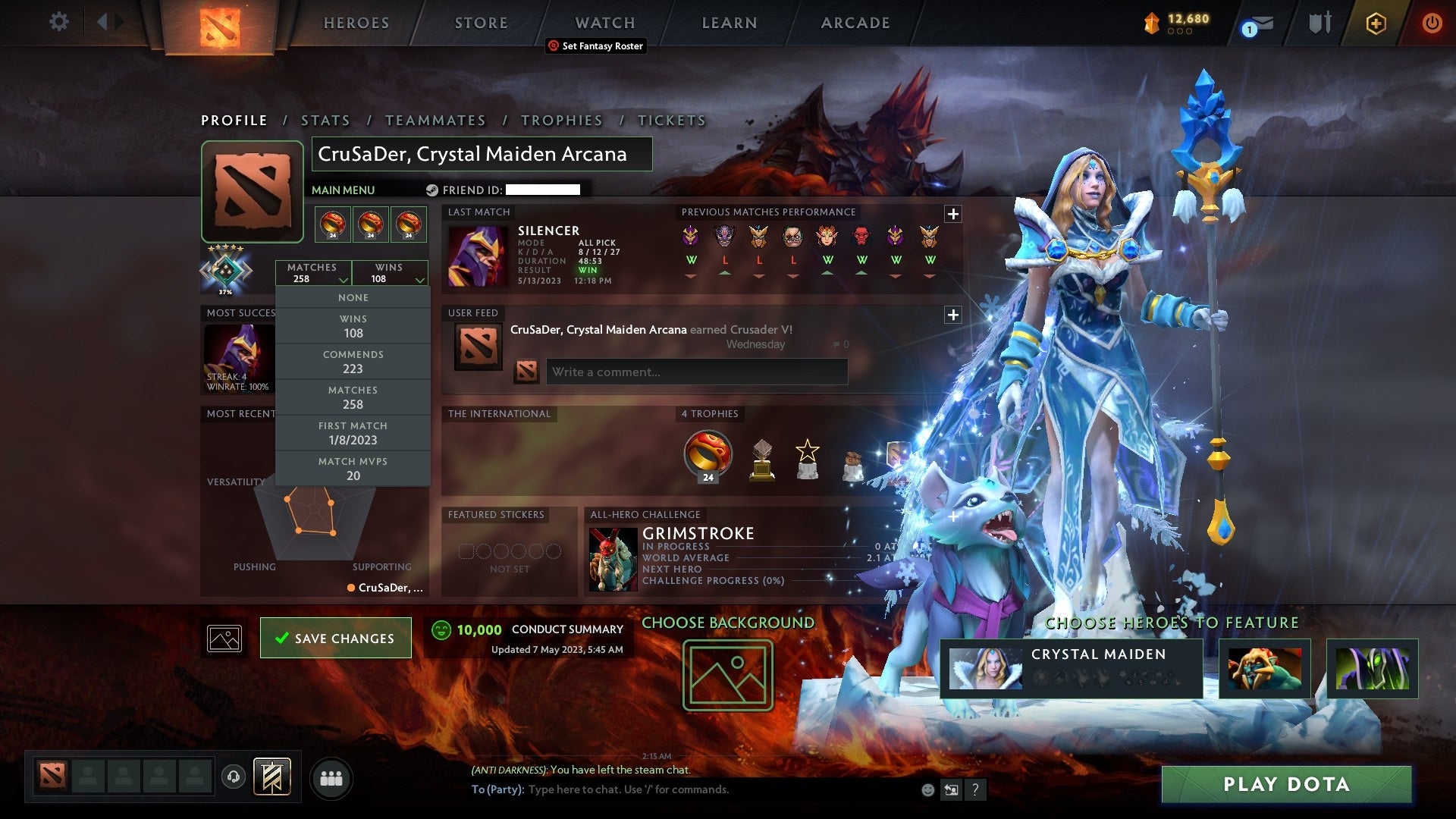1456x819 pixels.
Task: Select Match MVPs as displayed stat
Action: (x=353, y=469)
